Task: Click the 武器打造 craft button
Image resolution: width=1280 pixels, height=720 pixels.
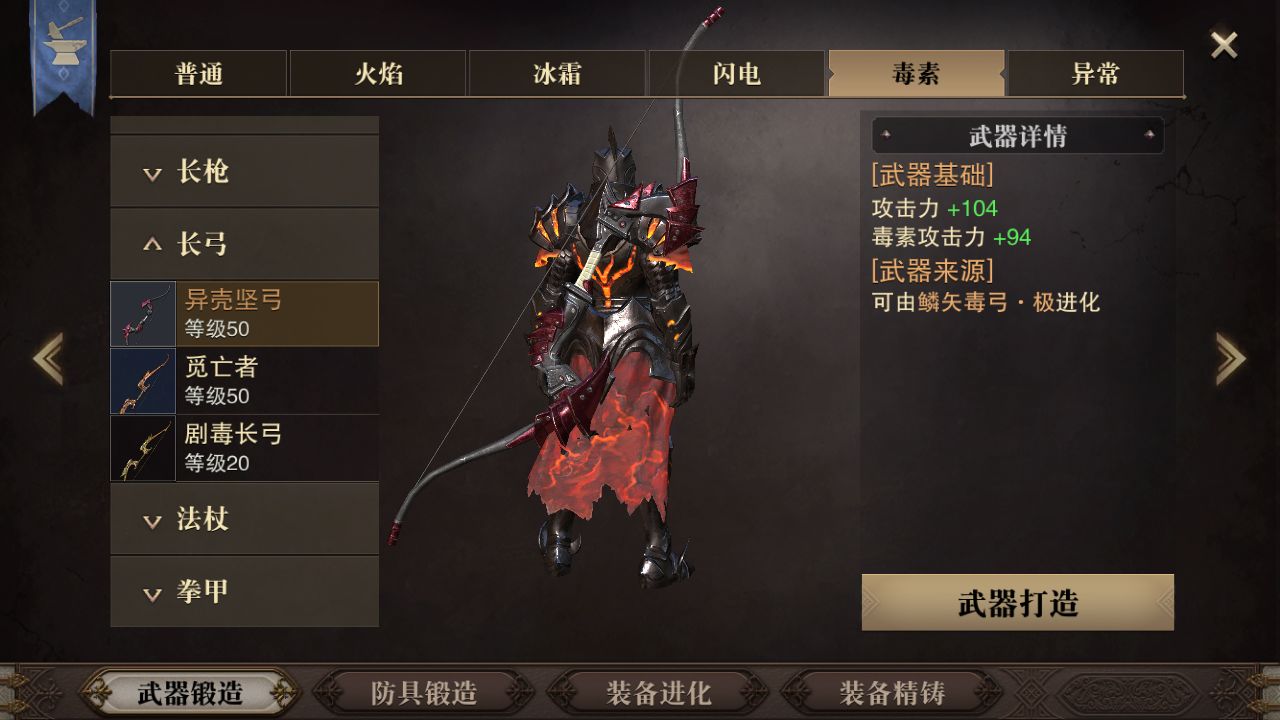Action: coord(1017,603)
